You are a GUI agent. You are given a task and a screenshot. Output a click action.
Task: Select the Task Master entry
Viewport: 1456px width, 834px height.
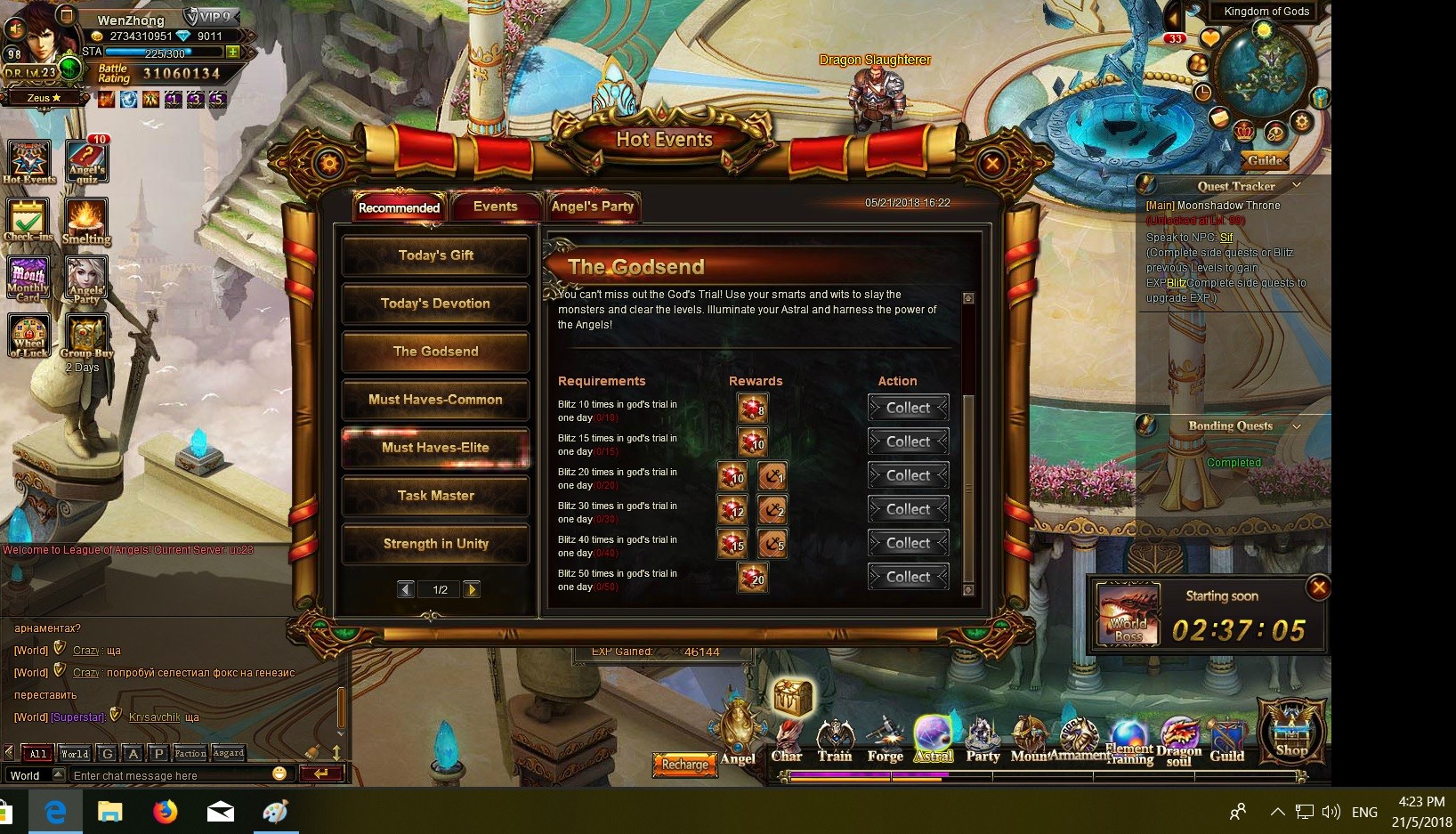(436, 496)
